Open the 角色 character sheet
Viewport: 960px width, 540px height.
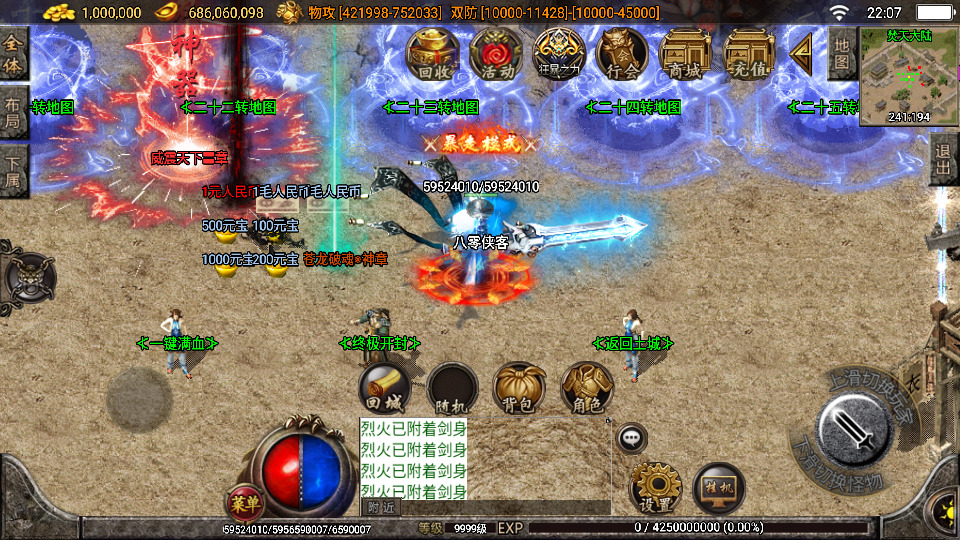tap(586, 389)
